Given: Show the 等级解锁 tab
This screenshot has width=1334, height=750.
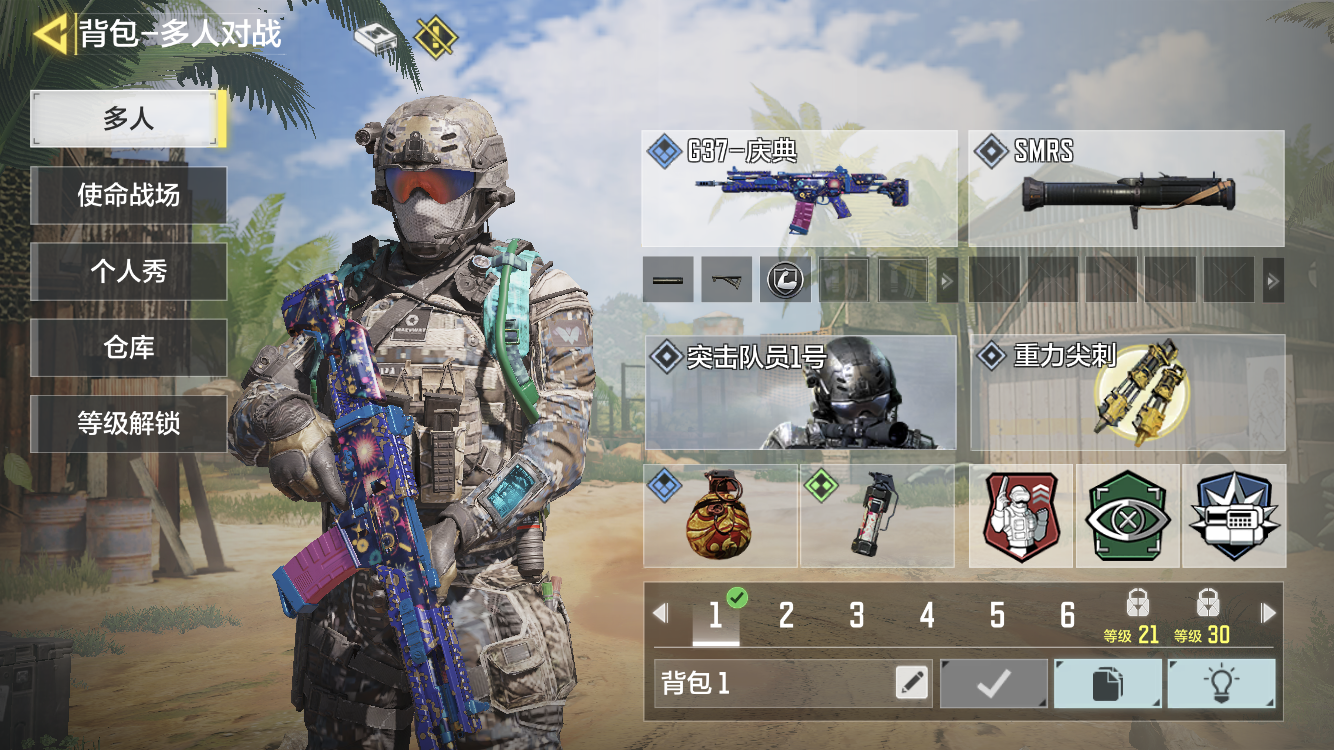Looking at the screenshot, I should point(128,423).
